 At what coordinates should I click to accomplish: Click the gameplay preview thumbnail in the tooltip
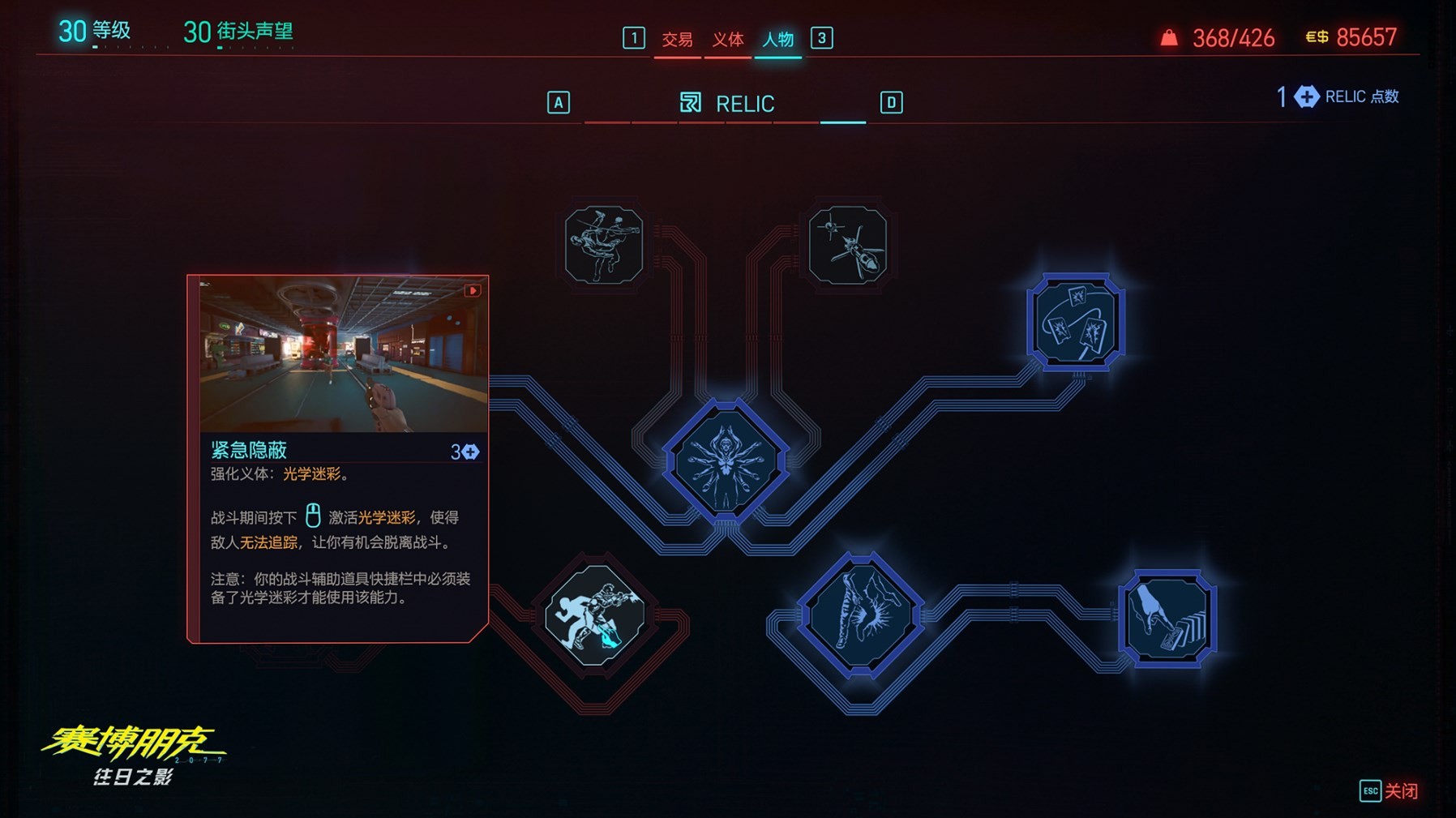coord(336,353)
